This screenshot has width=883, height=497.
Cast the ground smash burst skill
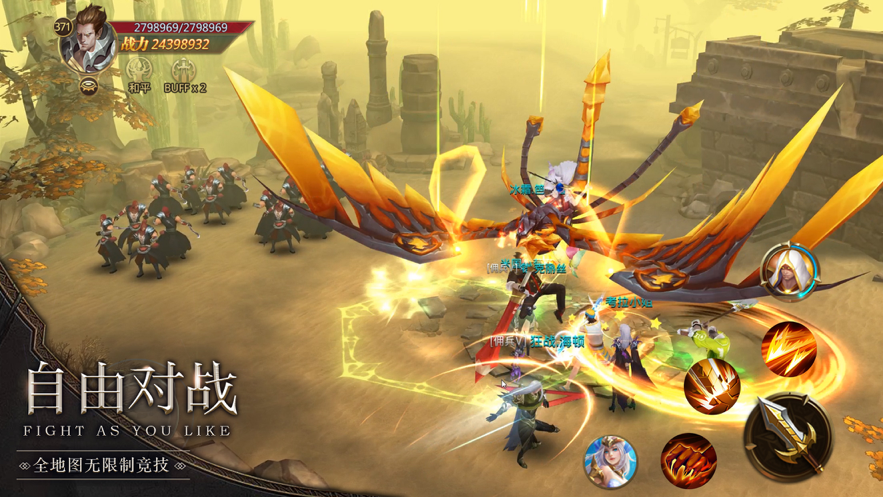[712, 385]
